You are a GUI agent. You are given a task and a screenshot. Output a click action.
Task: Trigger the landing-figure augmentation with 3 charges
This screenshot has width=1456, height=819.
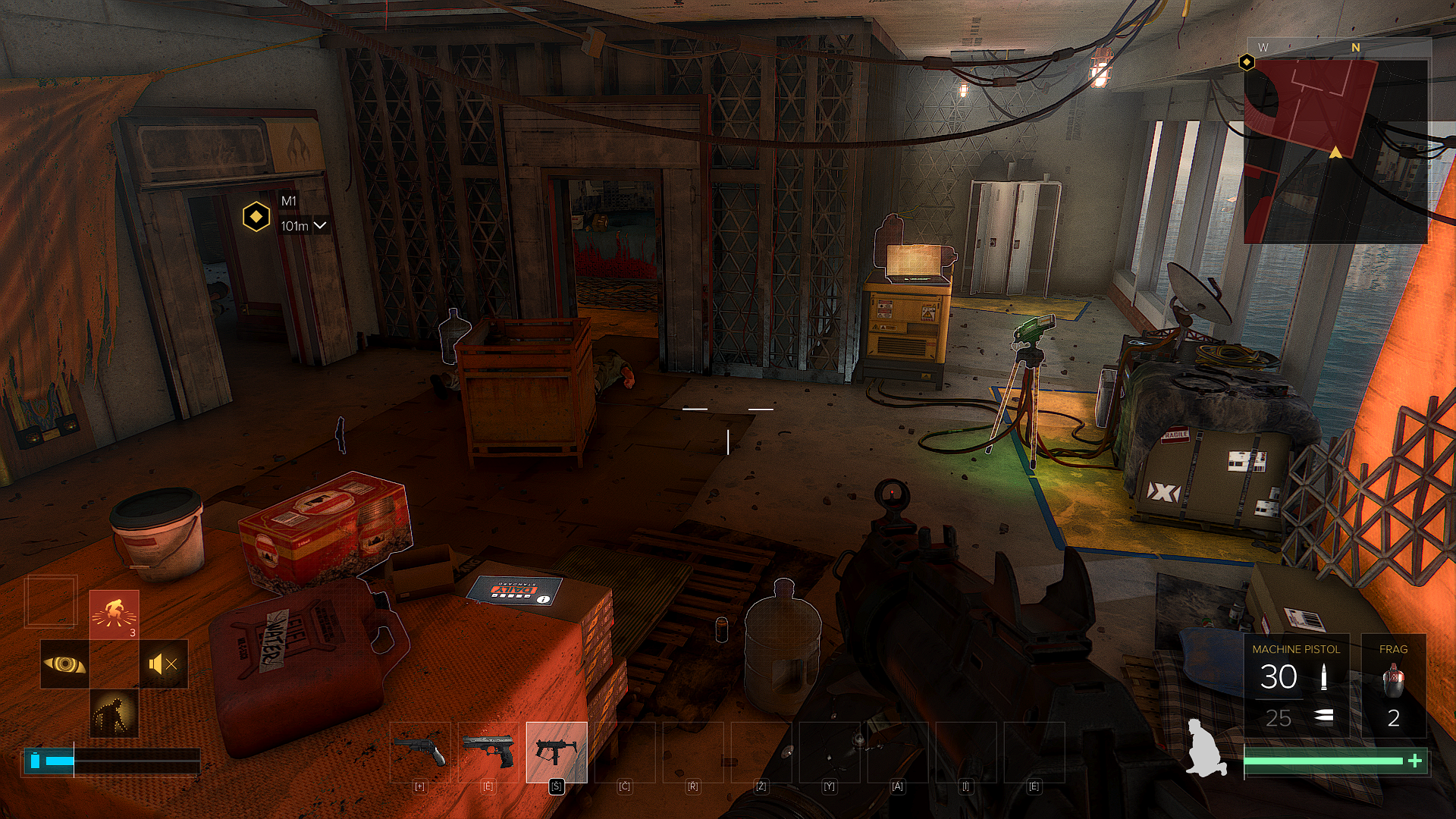(x=115, y=614)
